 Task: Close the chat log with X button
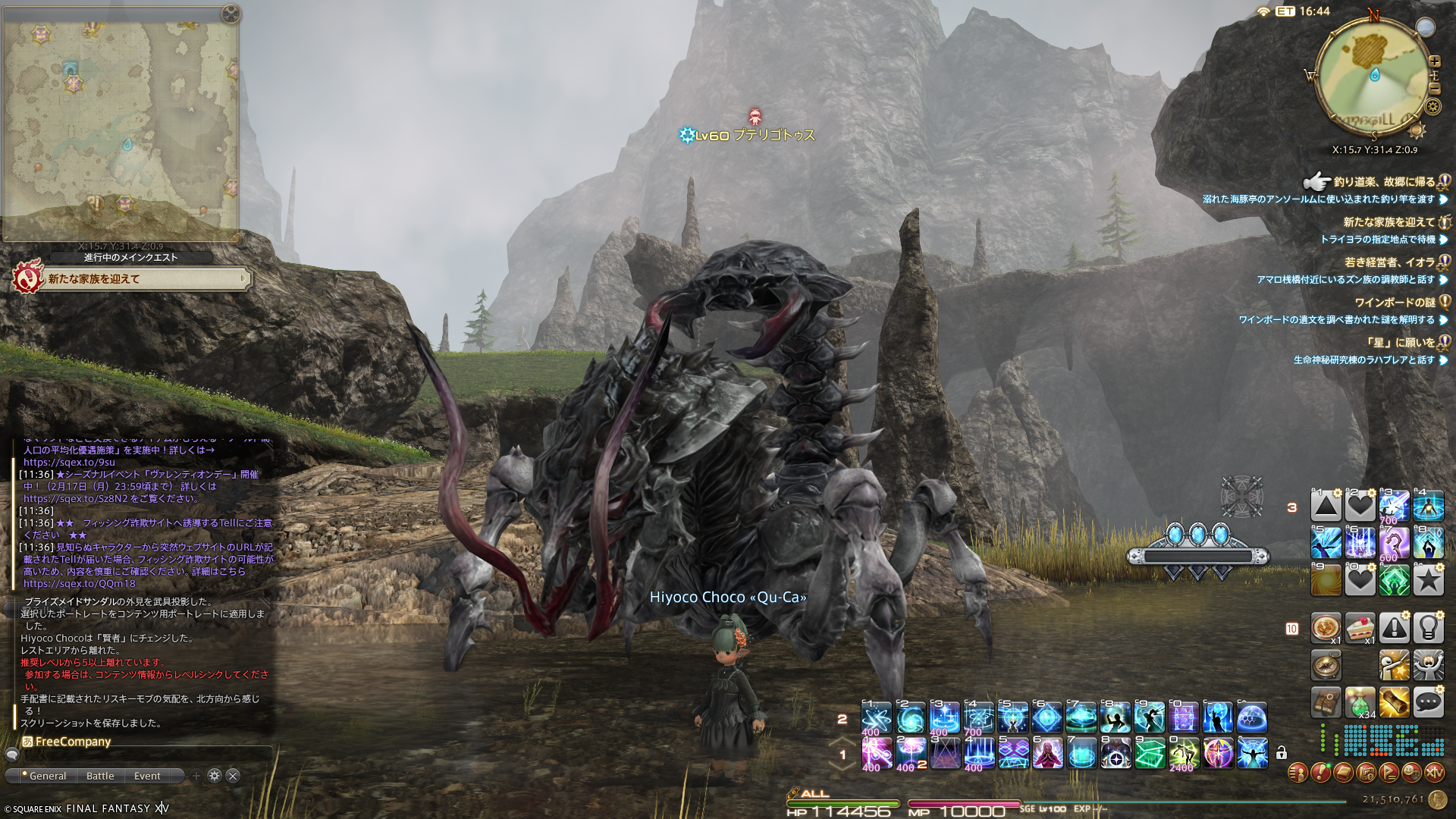234,776
